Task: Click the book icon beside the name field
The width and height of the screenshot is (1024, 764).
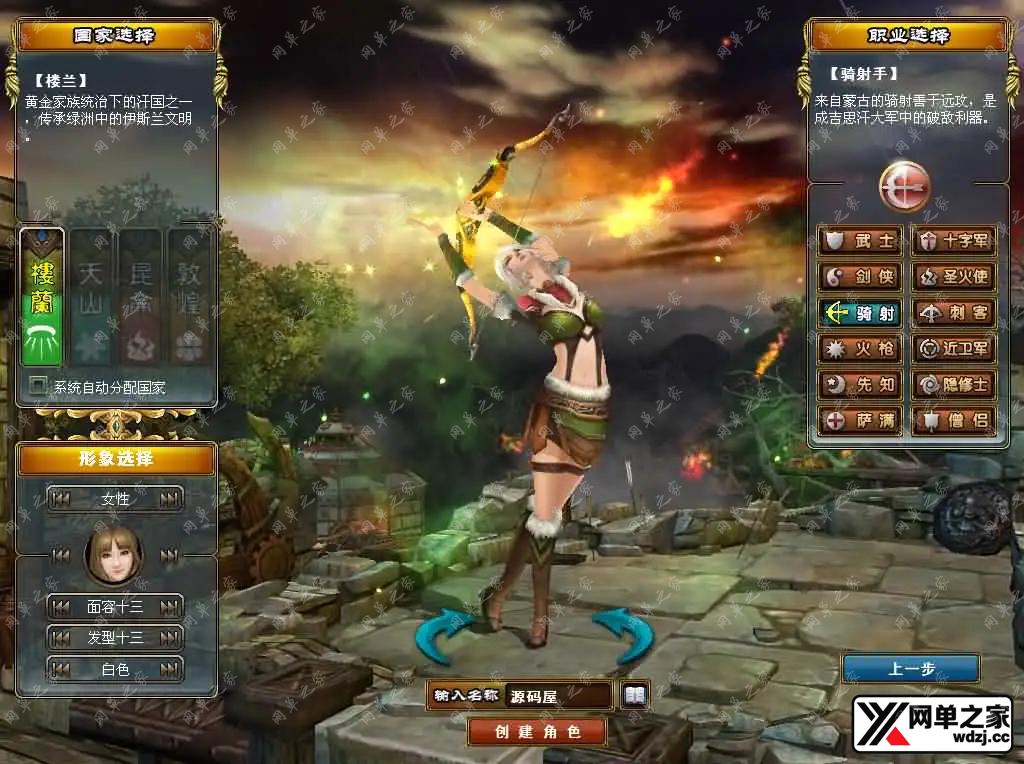Action: tap(635, 695)
